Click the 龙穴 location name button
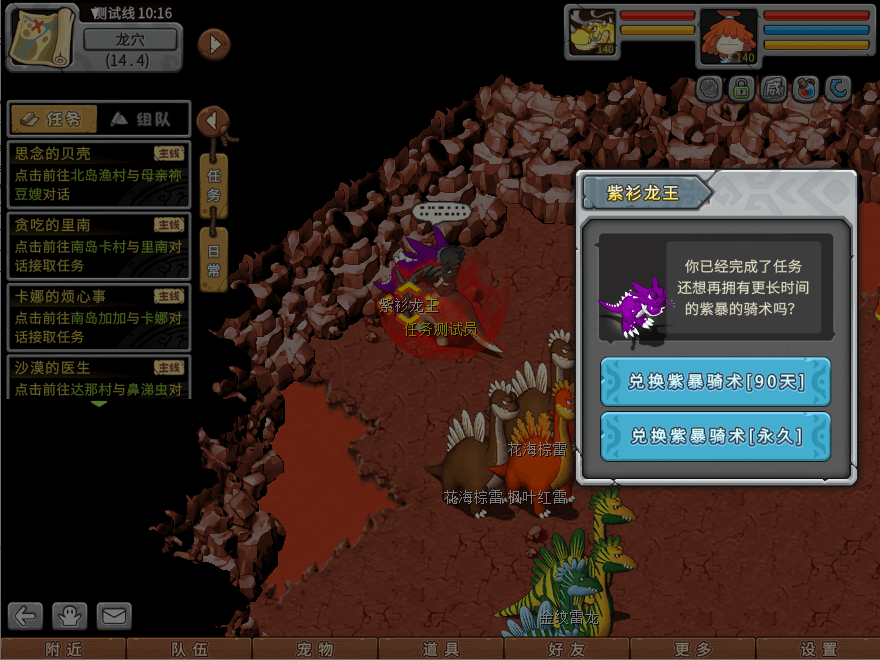Viewport: 880px width, 660px height. [130, 40]
